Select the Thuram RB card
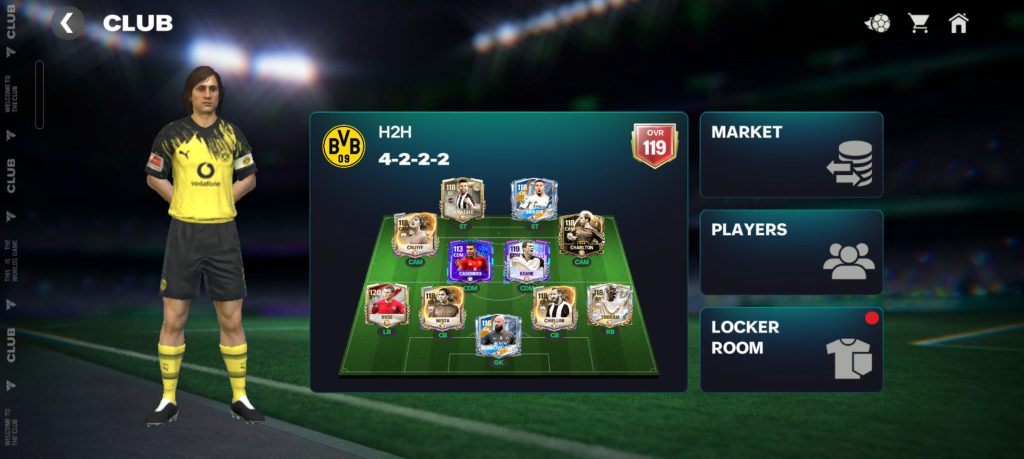 click(x=609, y=304)
